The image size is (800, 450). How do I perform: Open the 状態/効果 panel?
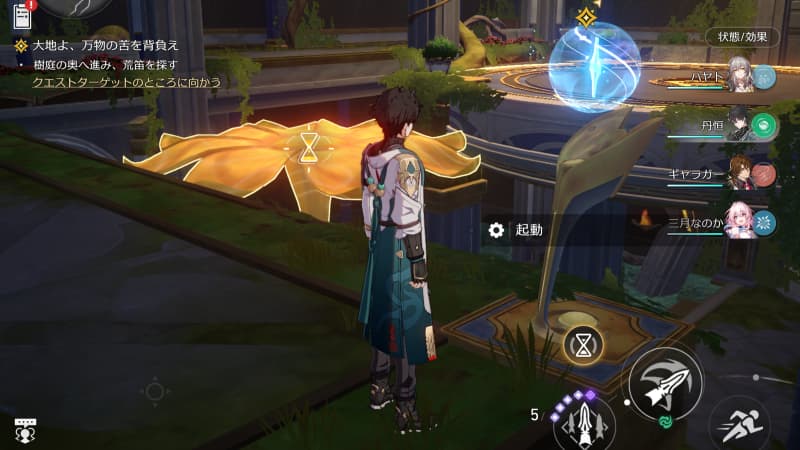(742, 37)
